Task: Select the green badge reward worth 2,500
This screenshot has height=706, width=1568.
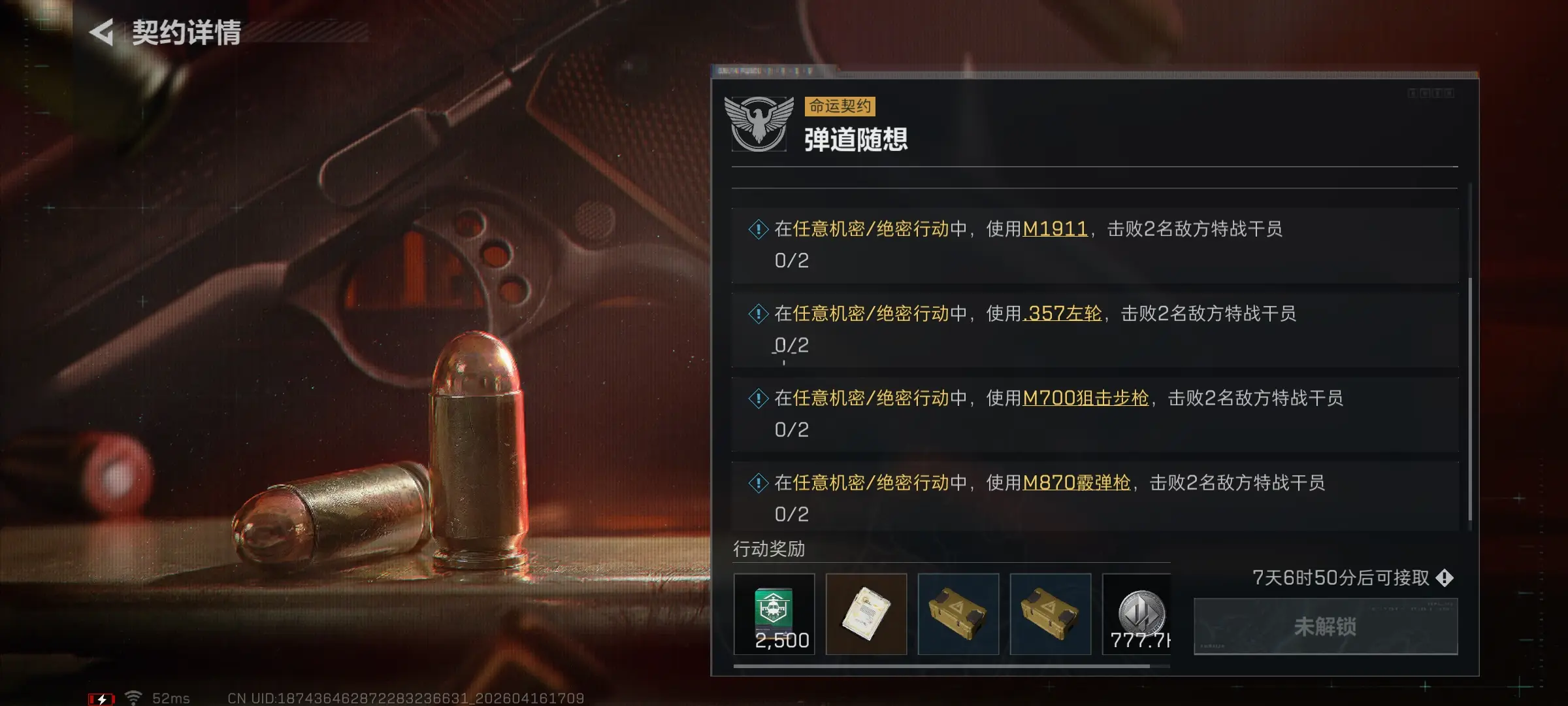Action: (774, 613)
